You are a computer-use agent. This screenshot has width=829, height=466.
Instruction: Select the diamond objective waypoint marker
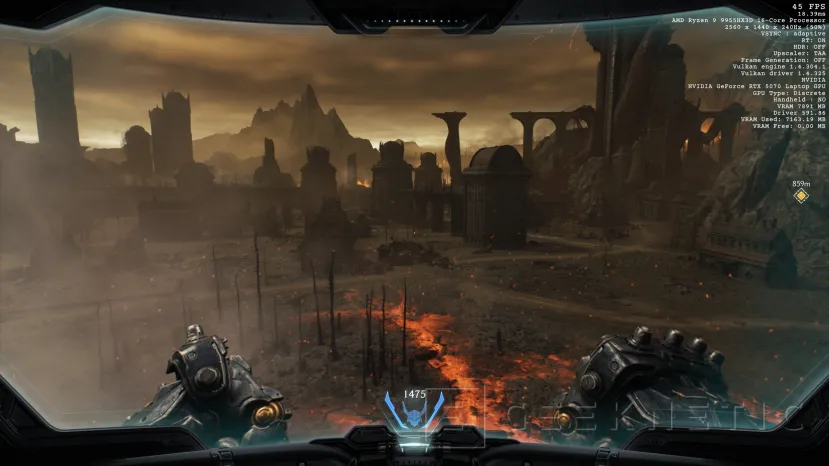click(800, 196)
